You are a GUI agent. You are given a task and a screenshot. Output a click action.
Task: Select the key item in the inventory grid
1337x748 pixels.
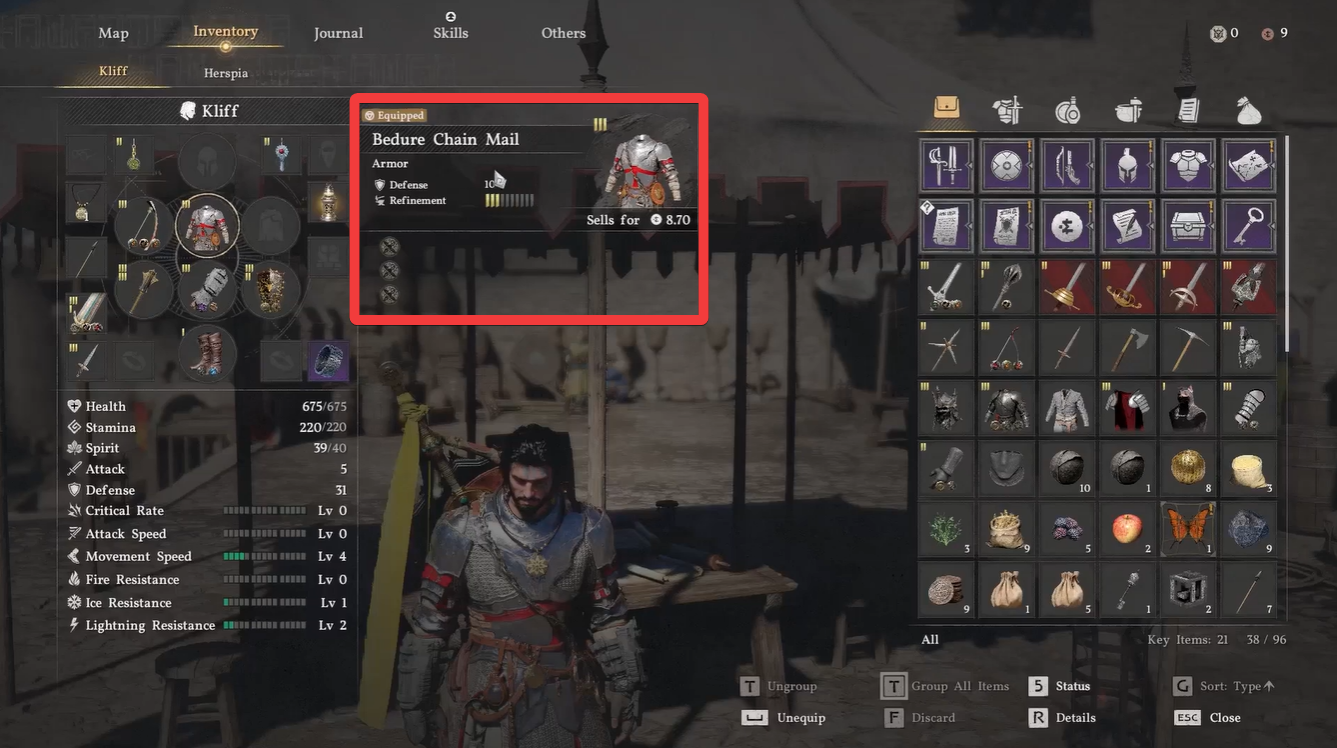coord(1248,226)
